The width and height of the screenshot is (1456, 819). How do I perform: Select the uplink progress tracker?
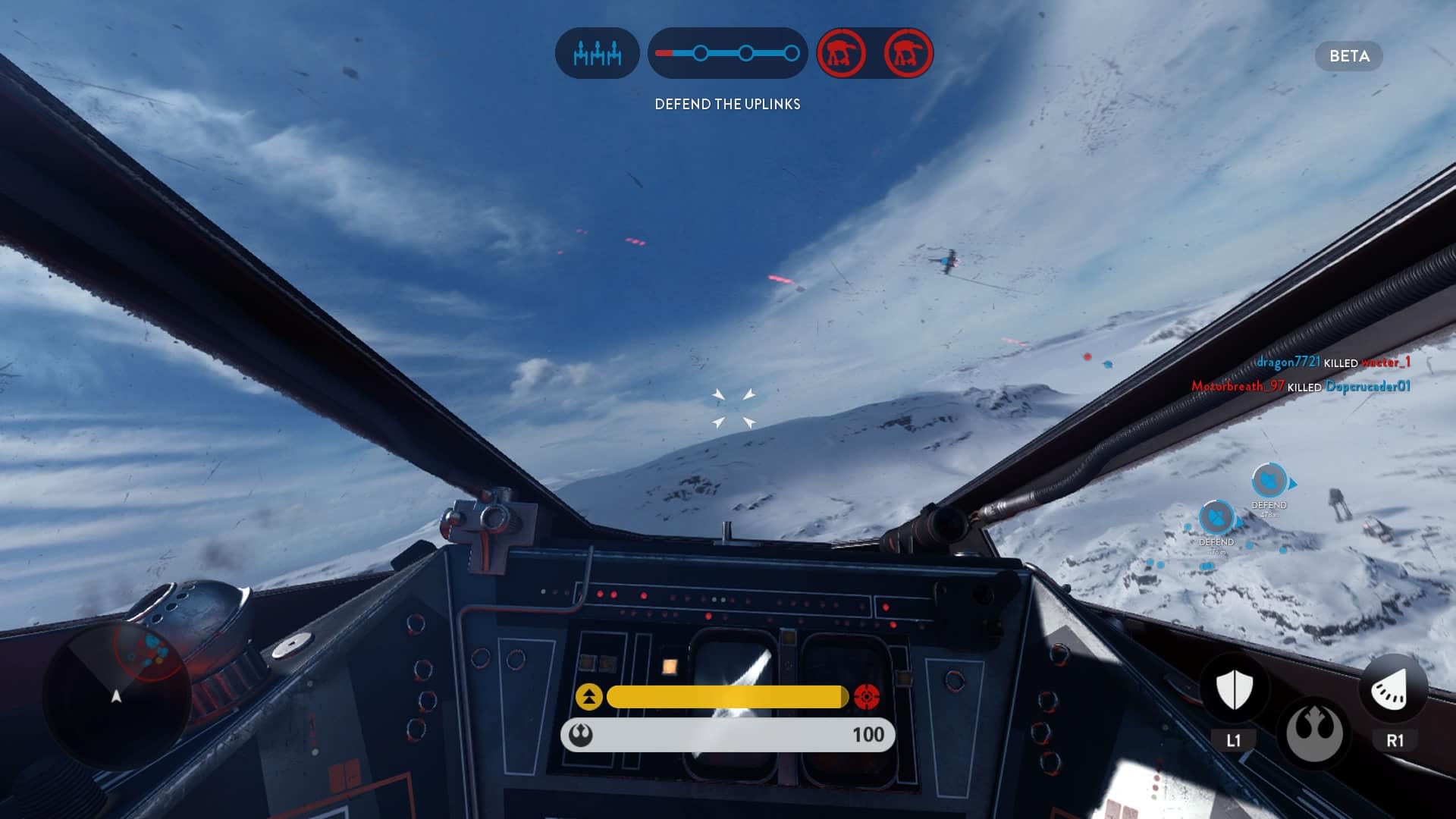[x=727, y=54]
